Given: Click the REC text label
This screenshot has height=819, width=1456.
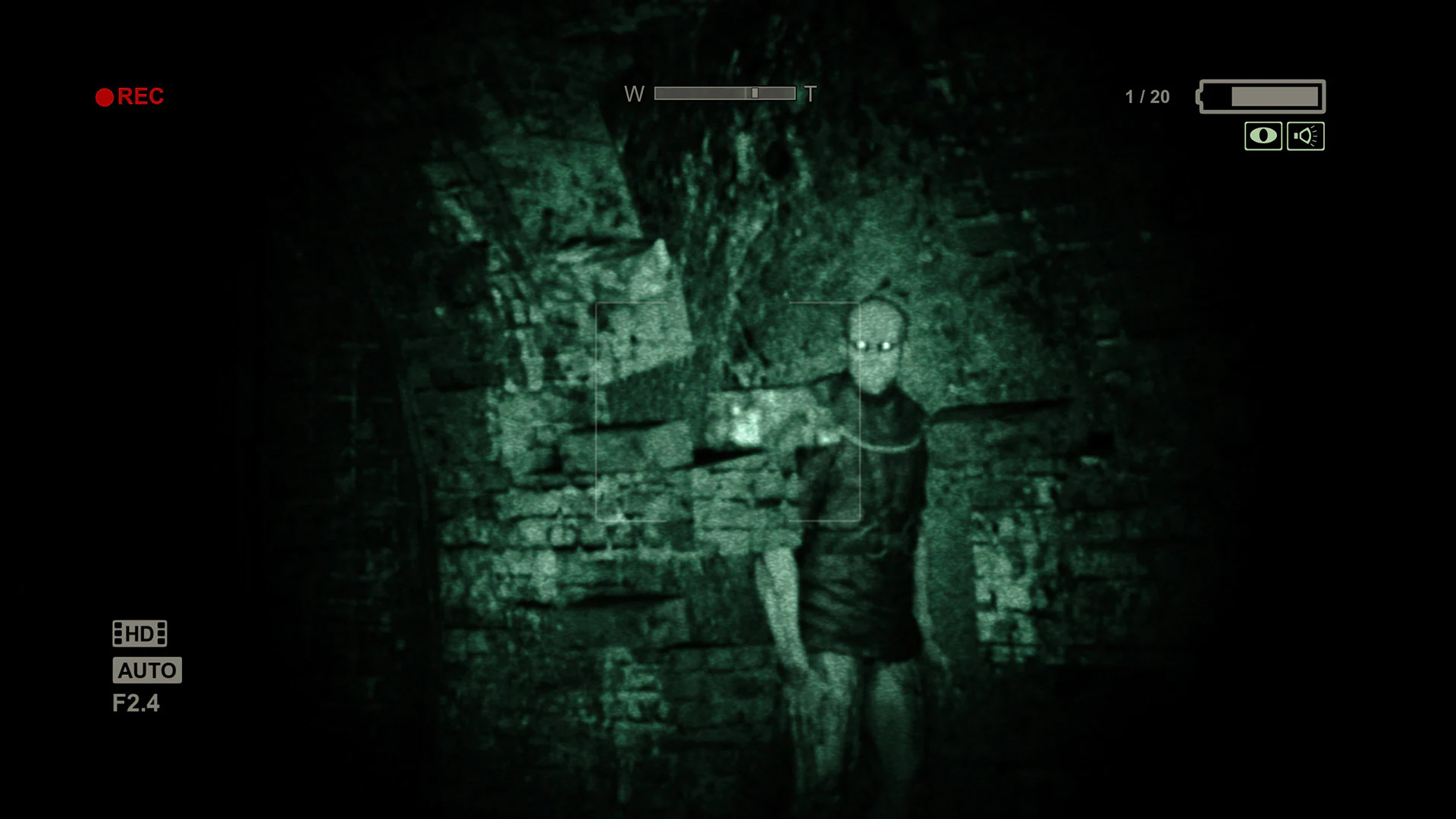Looking at the screenshot, I should [x=140, y=96].
